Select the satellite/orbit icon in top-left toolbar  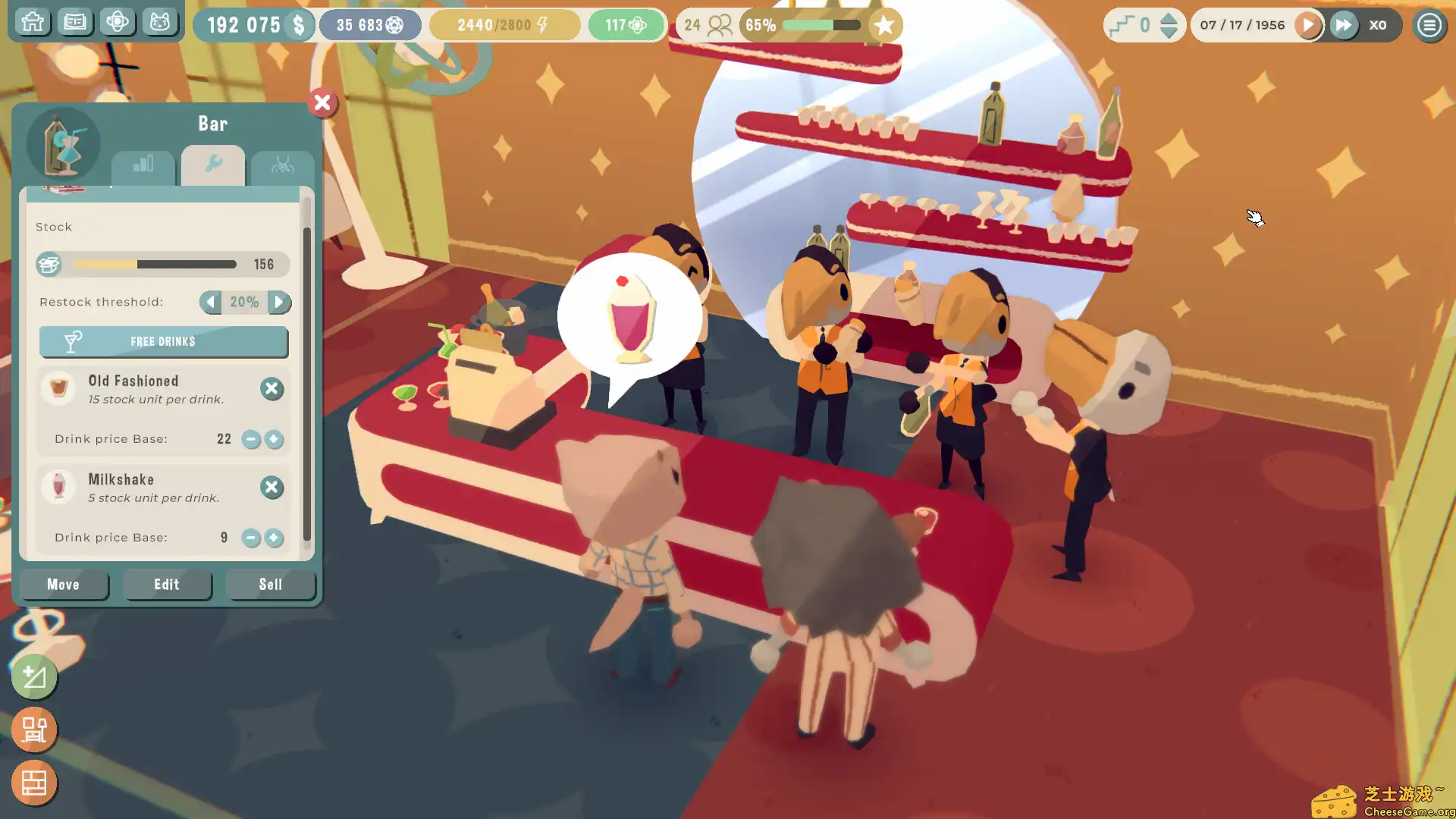118,22
